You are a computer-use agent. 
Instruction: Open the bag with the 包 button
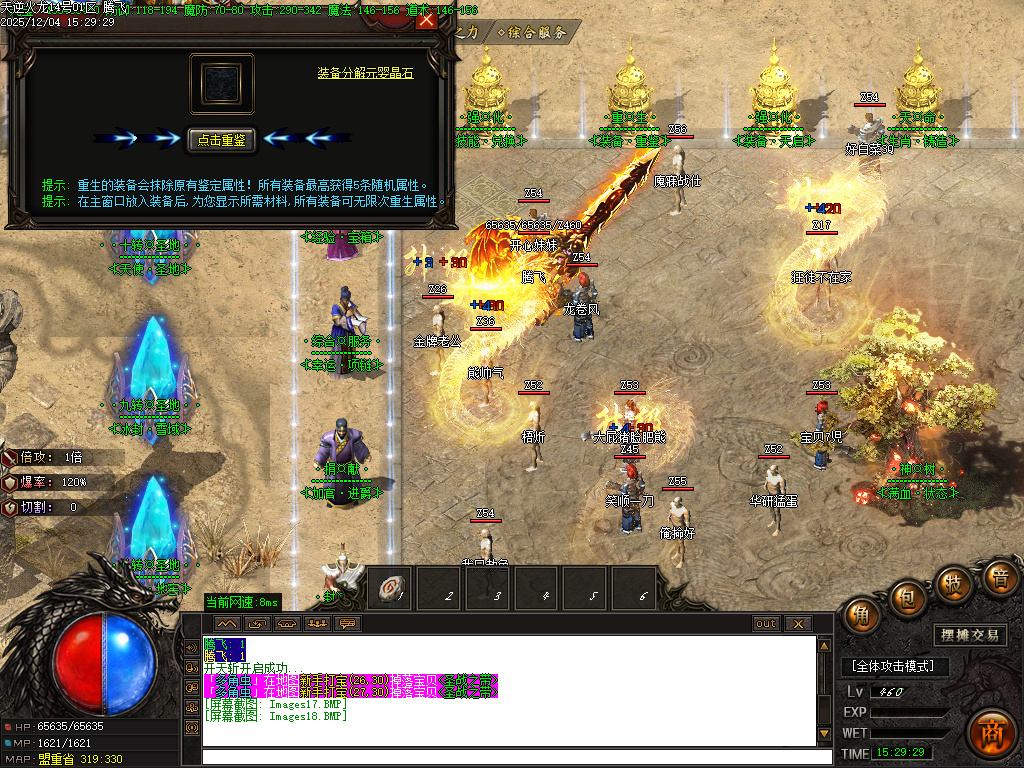point(908,598)
